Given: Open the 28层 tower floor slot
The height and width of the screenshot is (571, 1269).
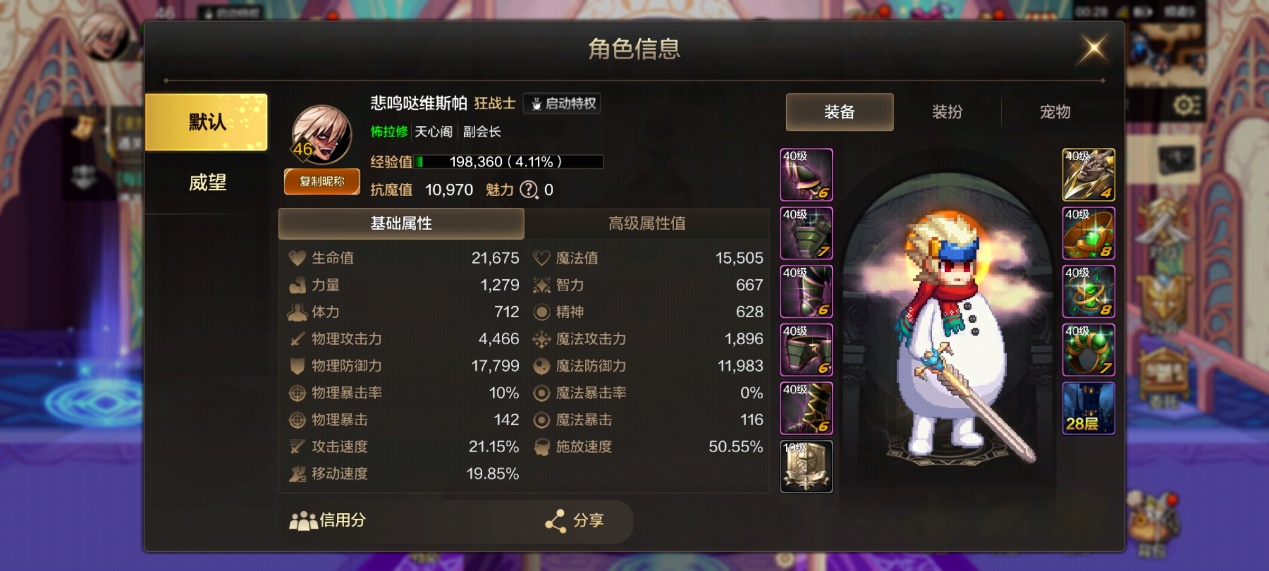Looking at the screenshot, I should pos(1088,408).
